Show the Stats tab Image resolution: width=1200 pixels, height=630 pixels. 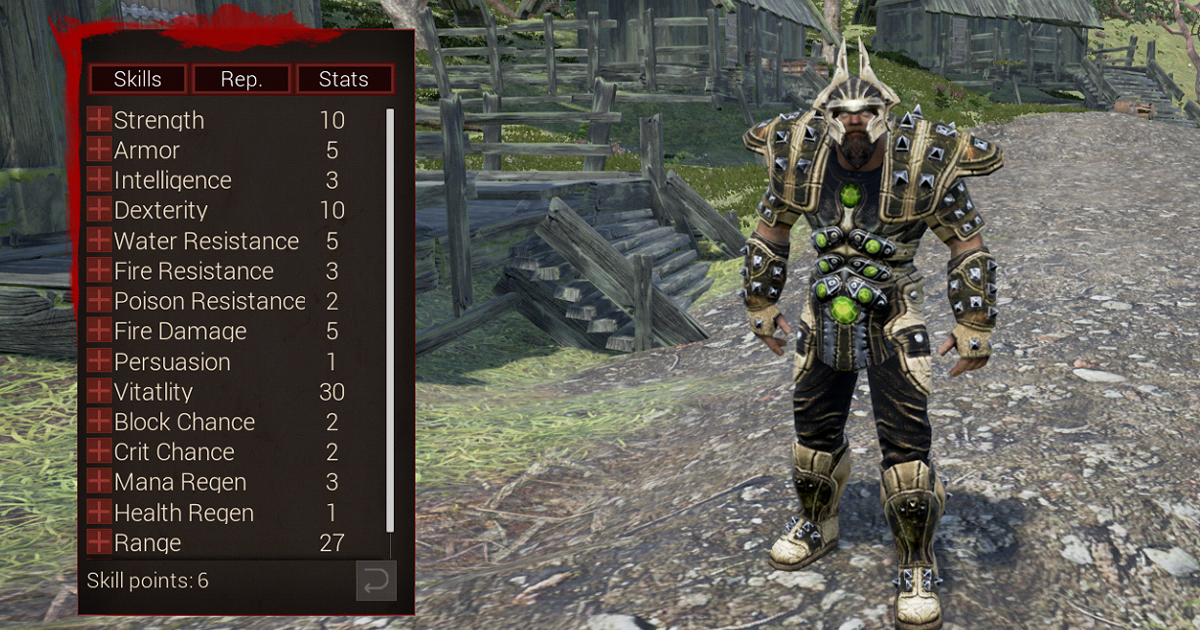point(343,79)
